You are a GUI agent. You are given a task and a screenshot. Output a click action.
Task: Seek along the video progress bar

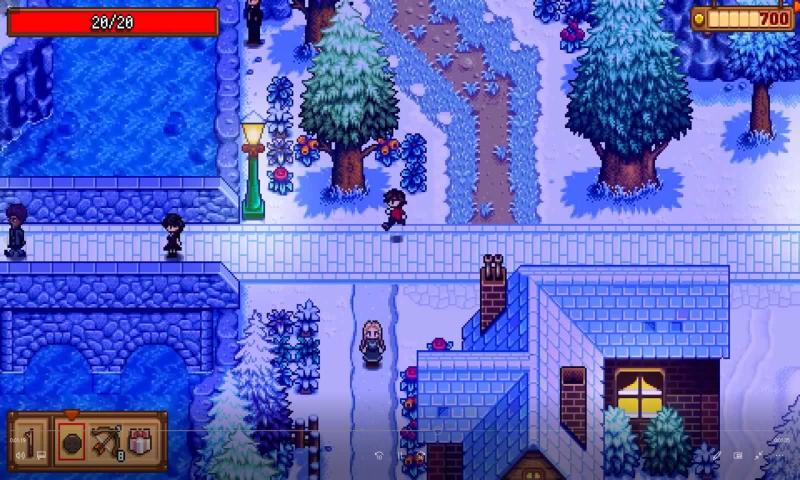(400, 432)
